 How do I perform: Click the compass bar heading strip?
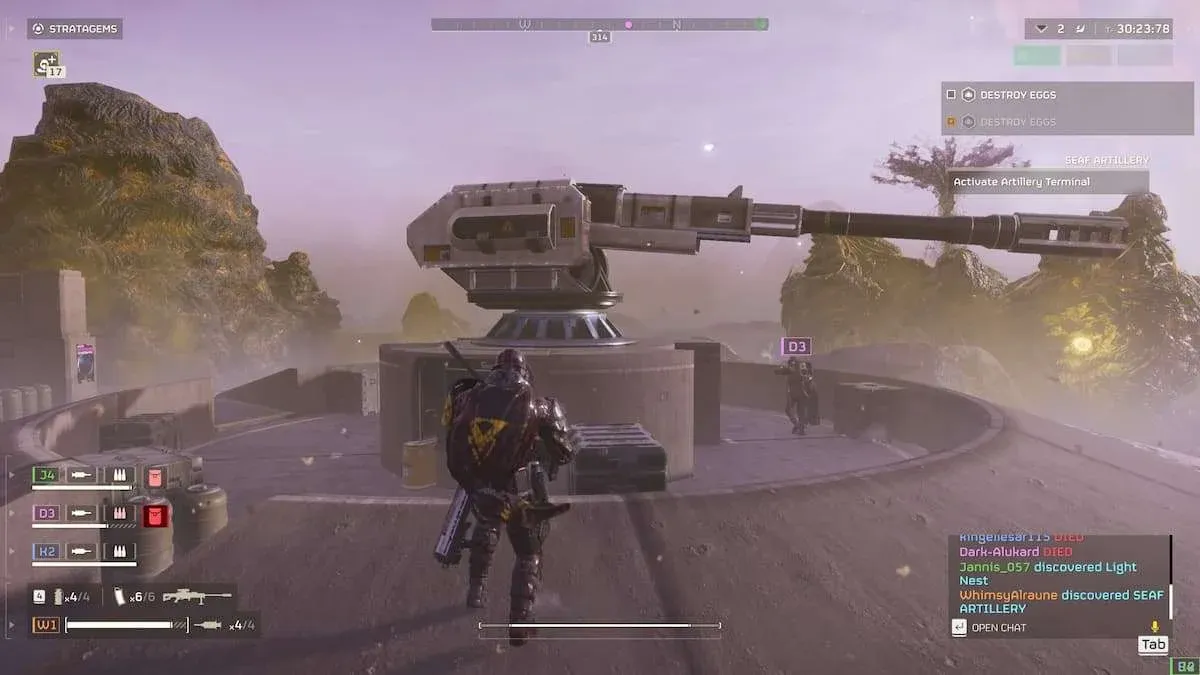(x=599, y=24)
